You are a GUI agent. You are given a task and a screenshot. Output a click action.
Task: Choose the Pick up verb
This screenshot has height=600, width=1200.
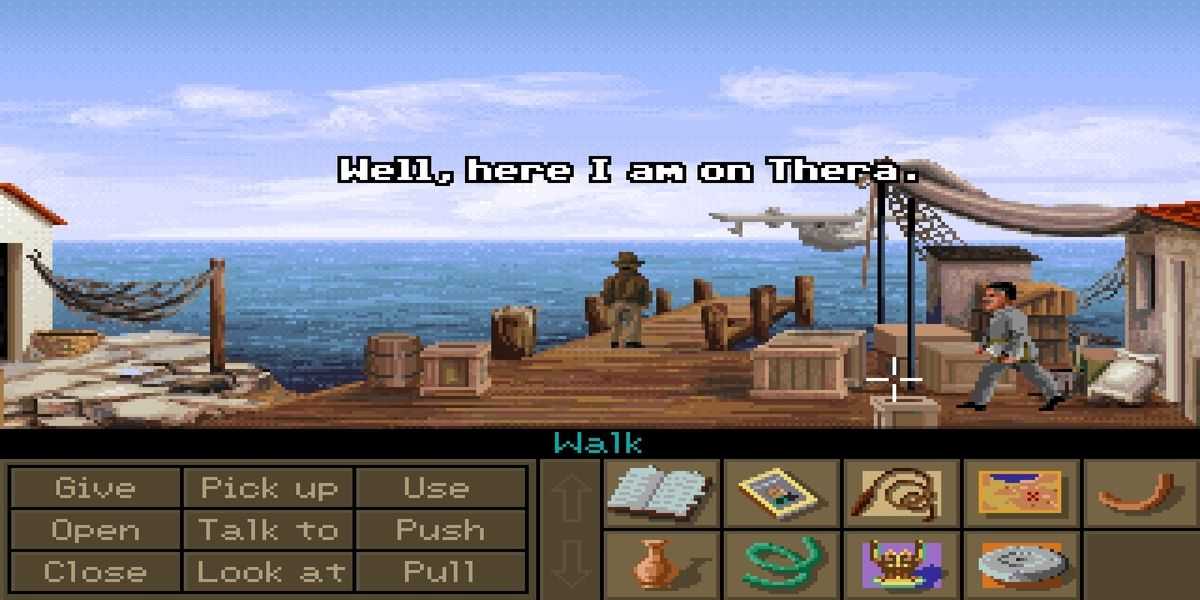click(x=269, y=488)
